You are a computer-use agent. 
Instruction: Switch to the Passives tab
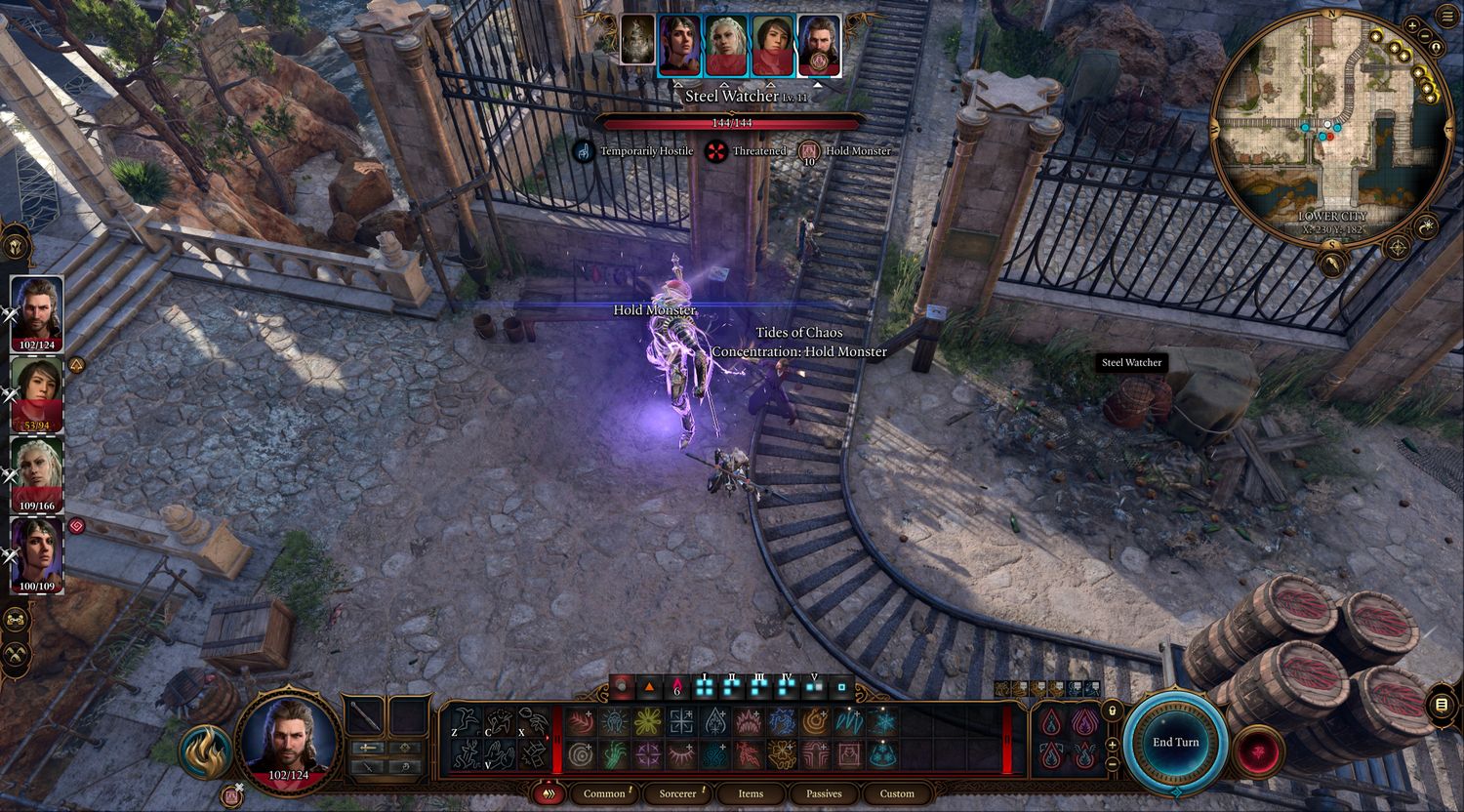click(824, 793)
